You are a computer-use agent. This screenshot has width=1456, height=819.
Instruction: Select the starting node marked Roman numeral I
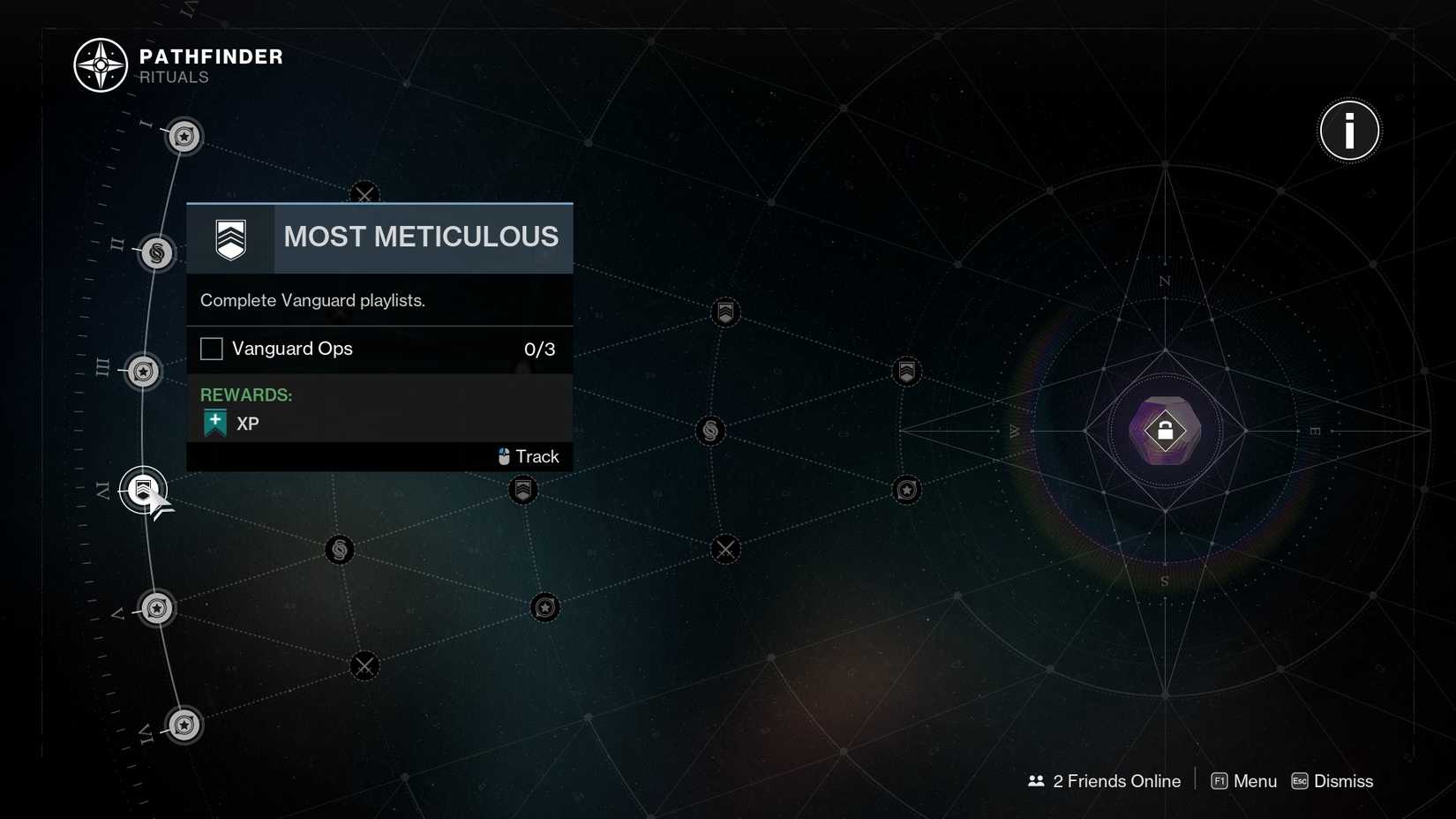point(184,137)
